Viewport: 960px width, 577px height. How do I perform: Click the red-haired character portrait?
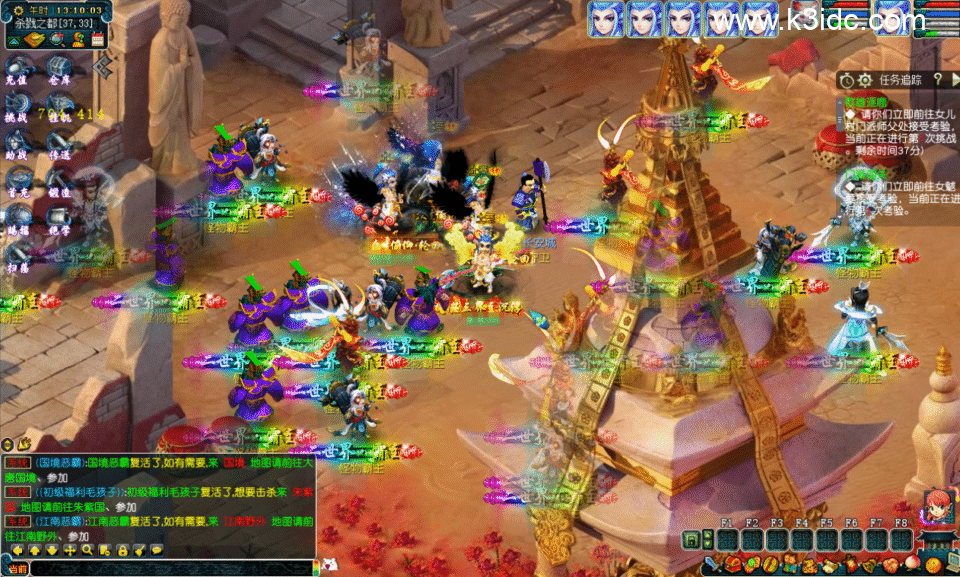[937, 507]
